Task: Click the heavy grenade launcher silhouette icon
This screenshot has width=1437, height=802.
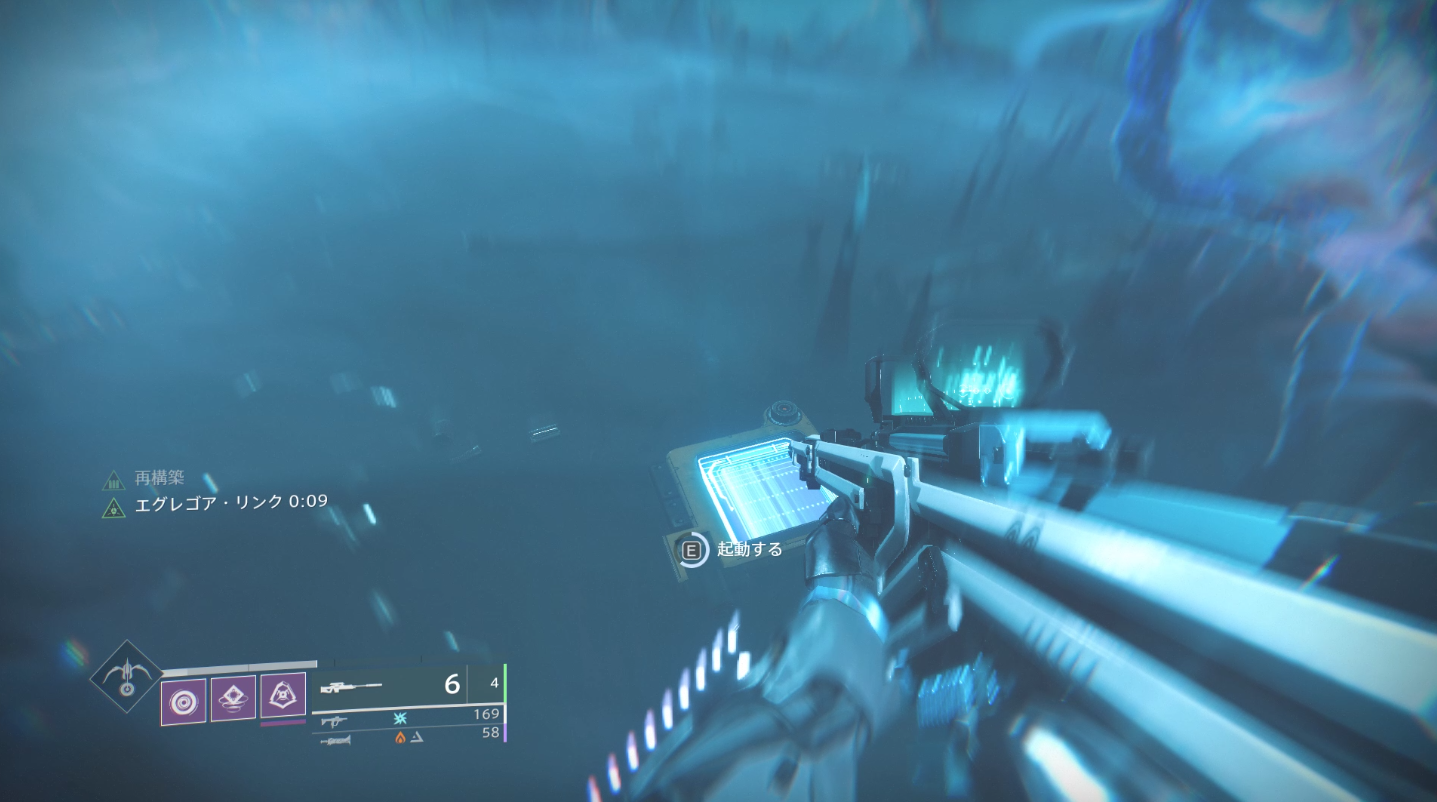Action: point(336,740)
